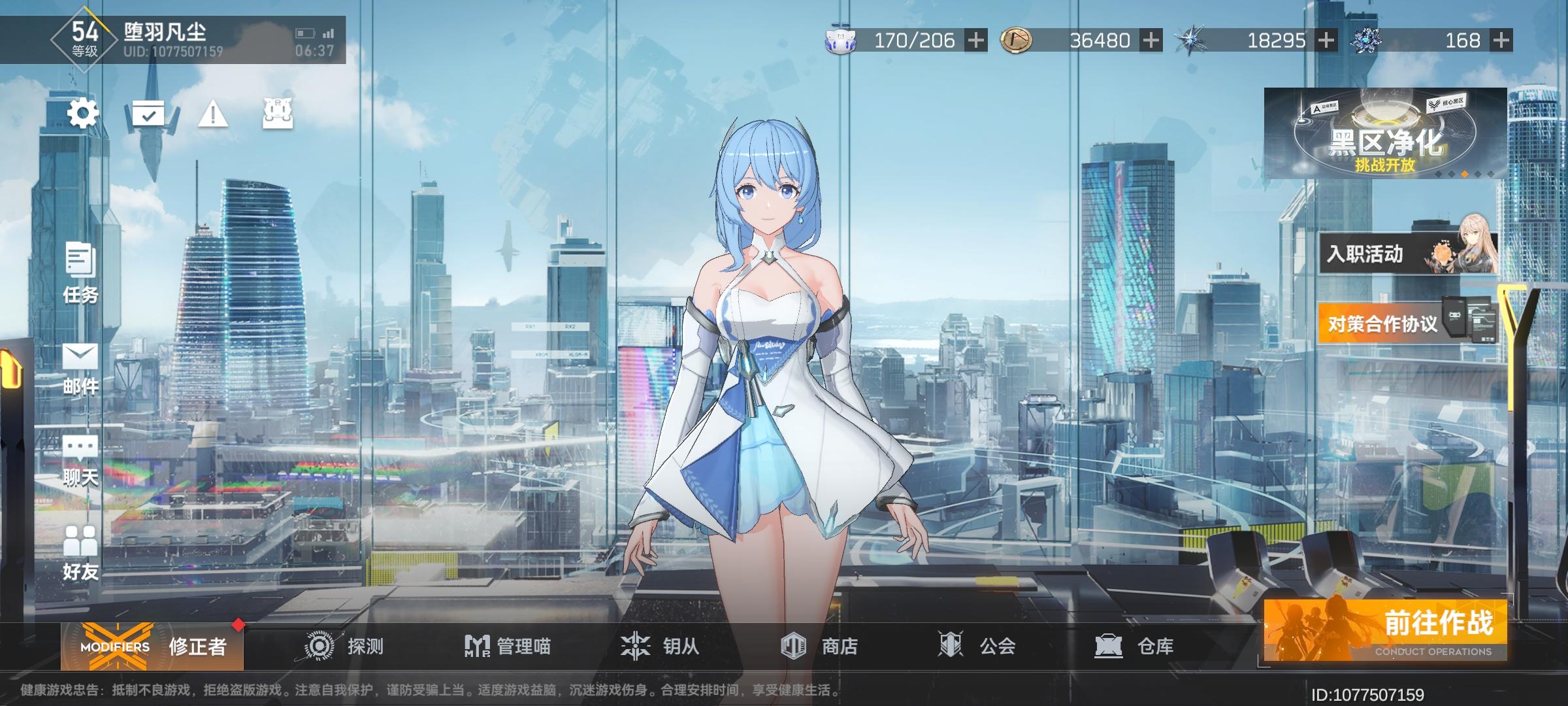Add stamina with the plus next to 170/206
This screenshot has width=1568, height=706.
pyautogui.click(x=975, y=41)
